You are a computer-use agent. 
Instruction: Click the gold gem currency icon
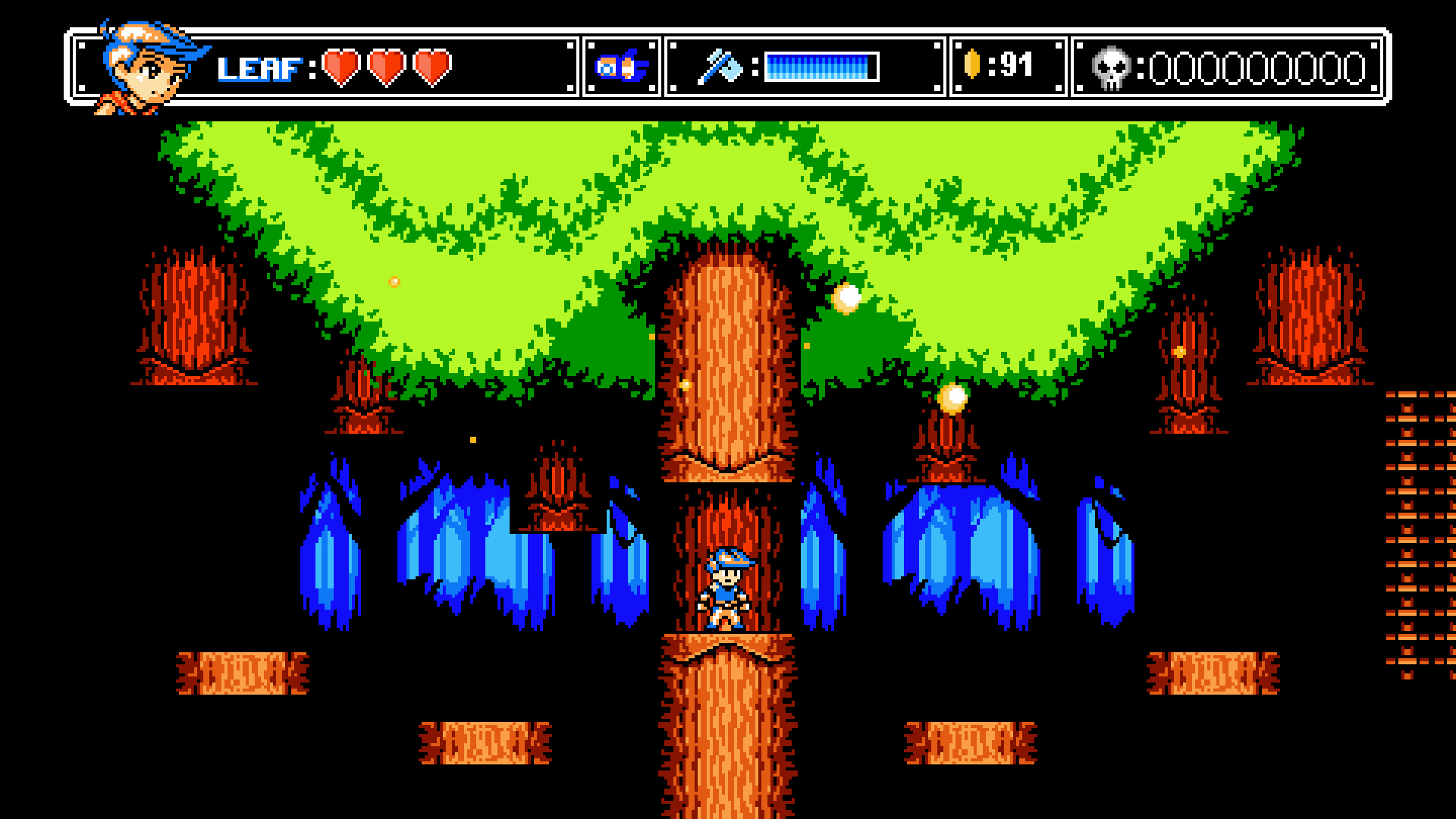[x=973, y=66]
